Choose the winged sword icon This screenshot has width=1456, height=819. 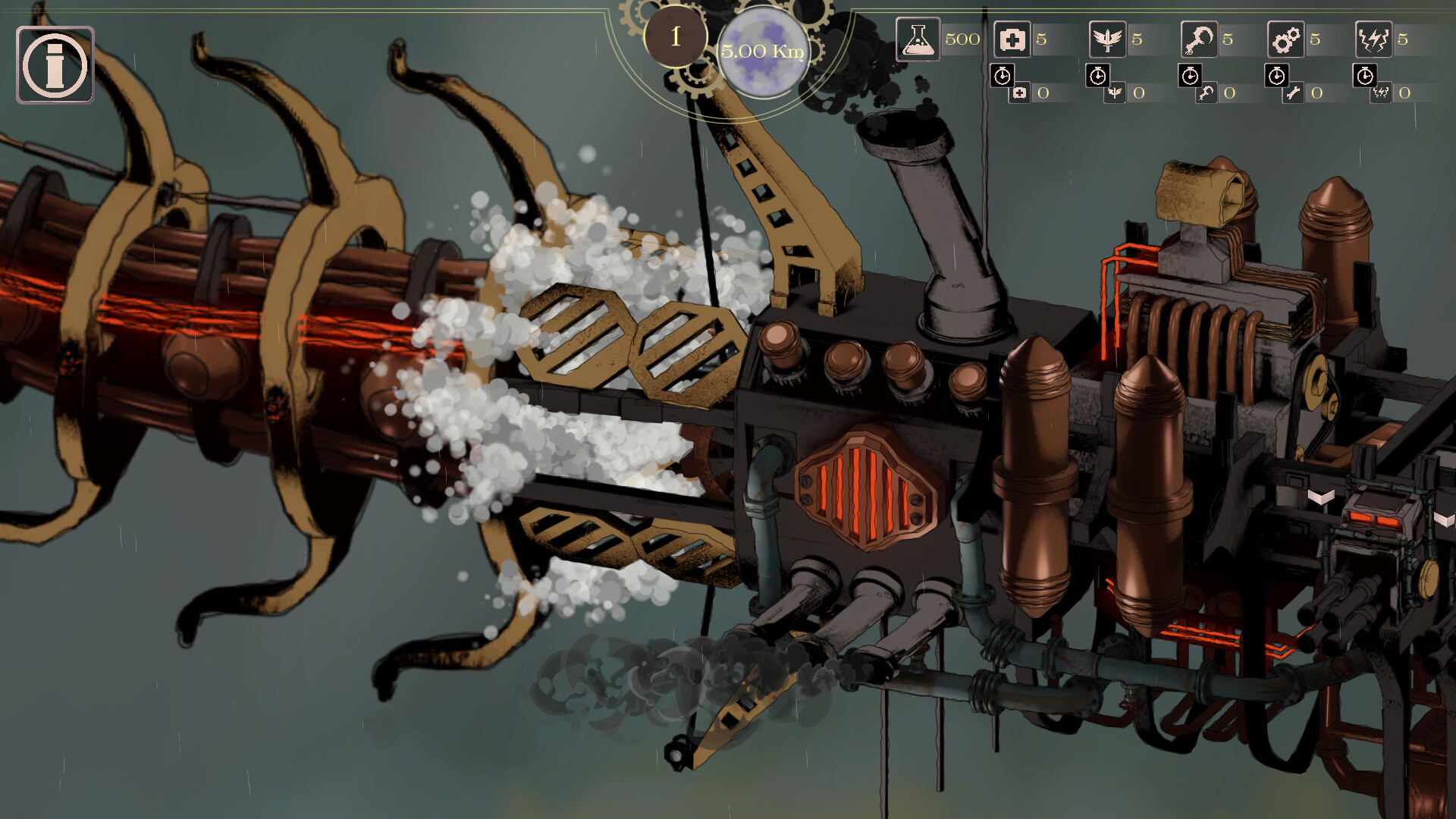click(x=1107, y=39)
